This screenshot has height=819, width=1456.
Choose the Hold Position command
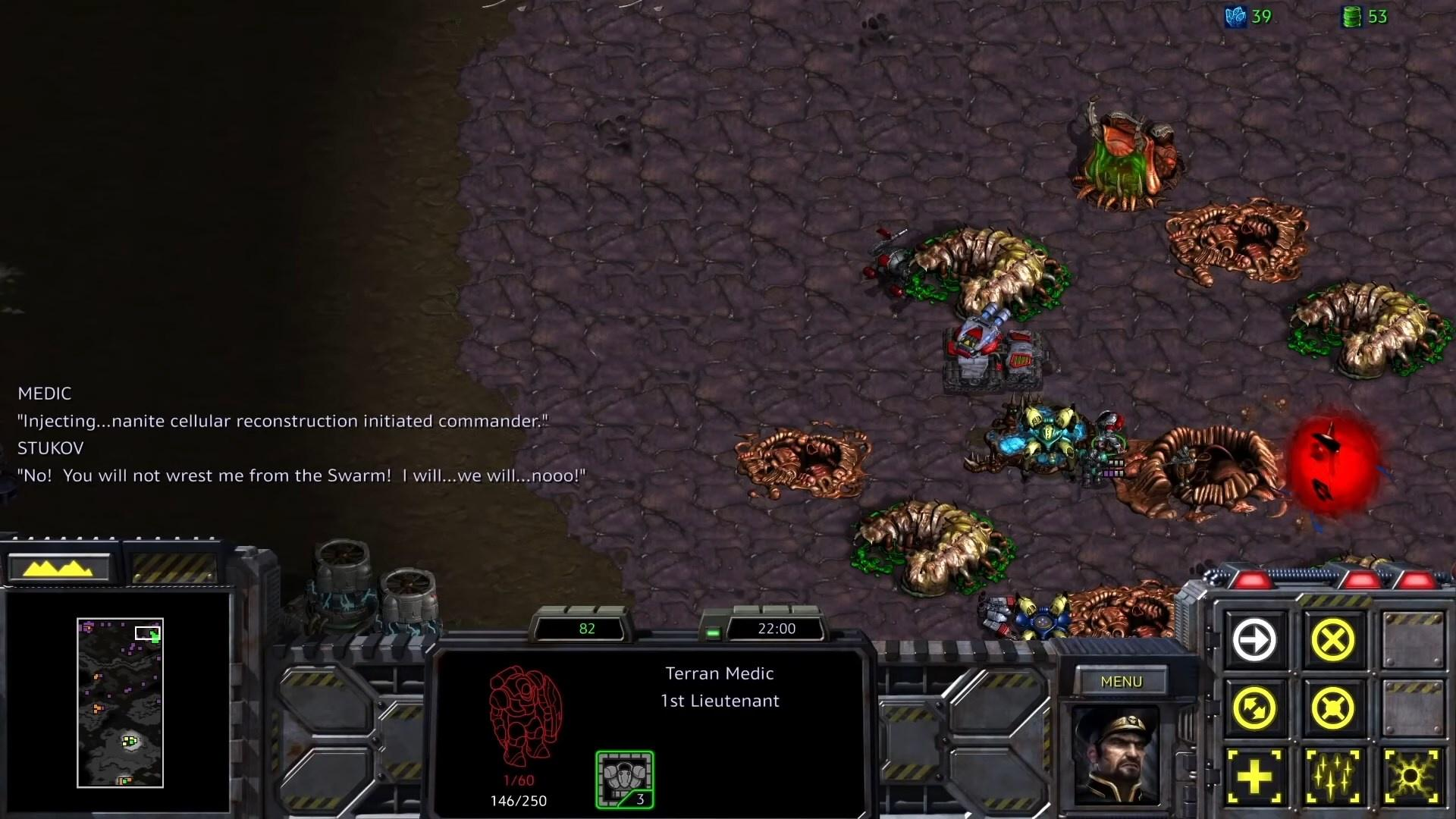click(x=1332, y=708)
